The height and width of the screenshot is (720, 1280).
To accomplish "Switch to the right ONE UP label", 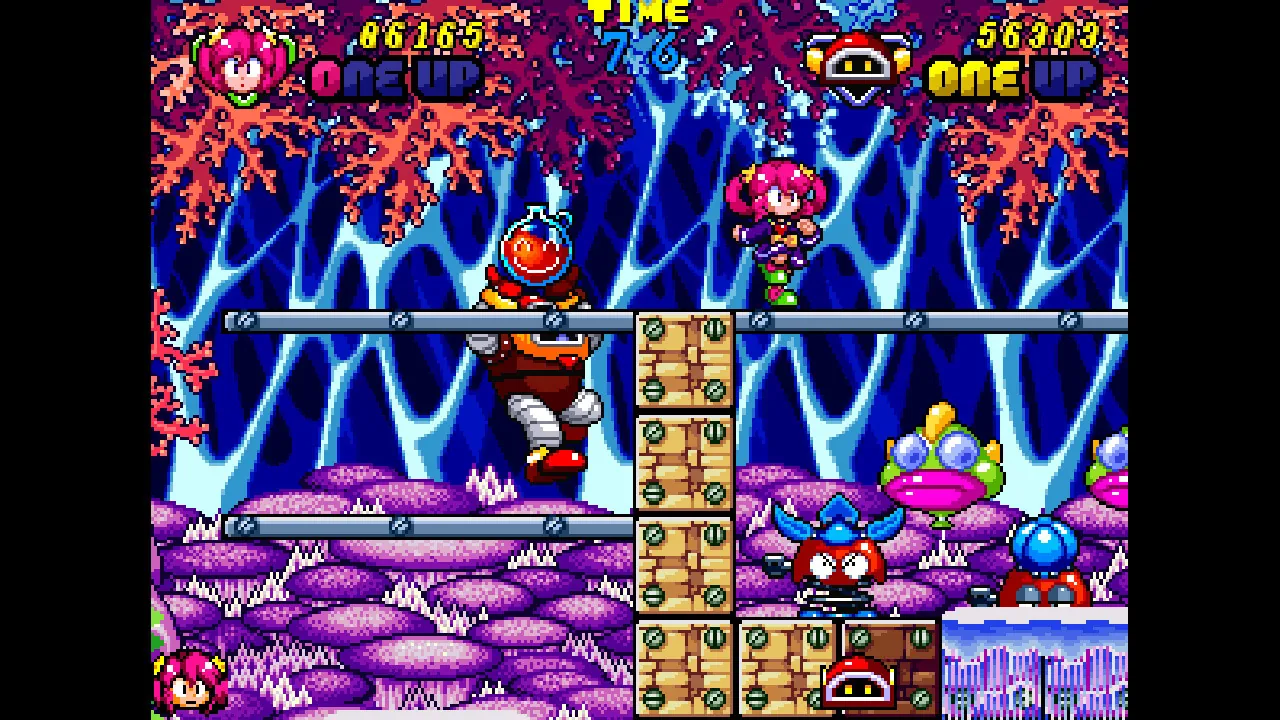I will coord(1010,75).
